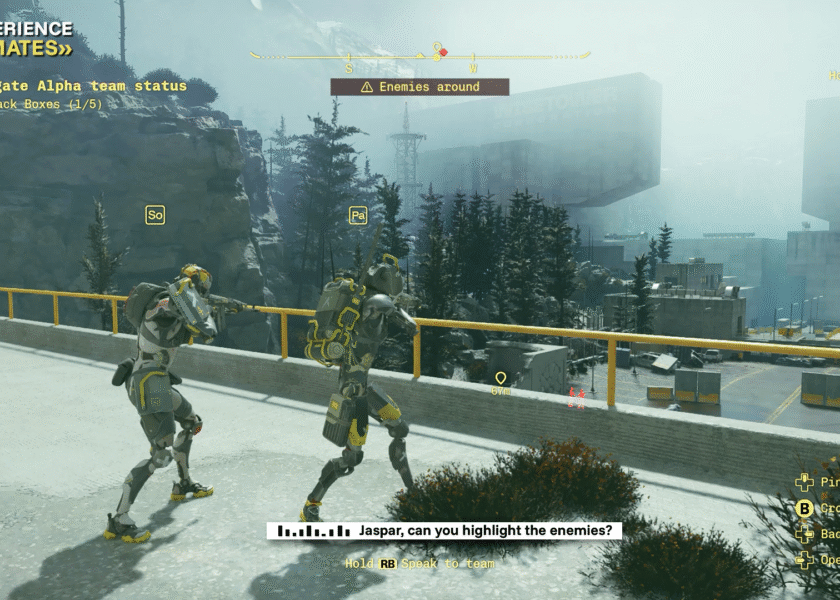Viewport: 840px width, 600px height.
Task: Select the "Pa" teammate marker
Action: [x=358, y=215]
